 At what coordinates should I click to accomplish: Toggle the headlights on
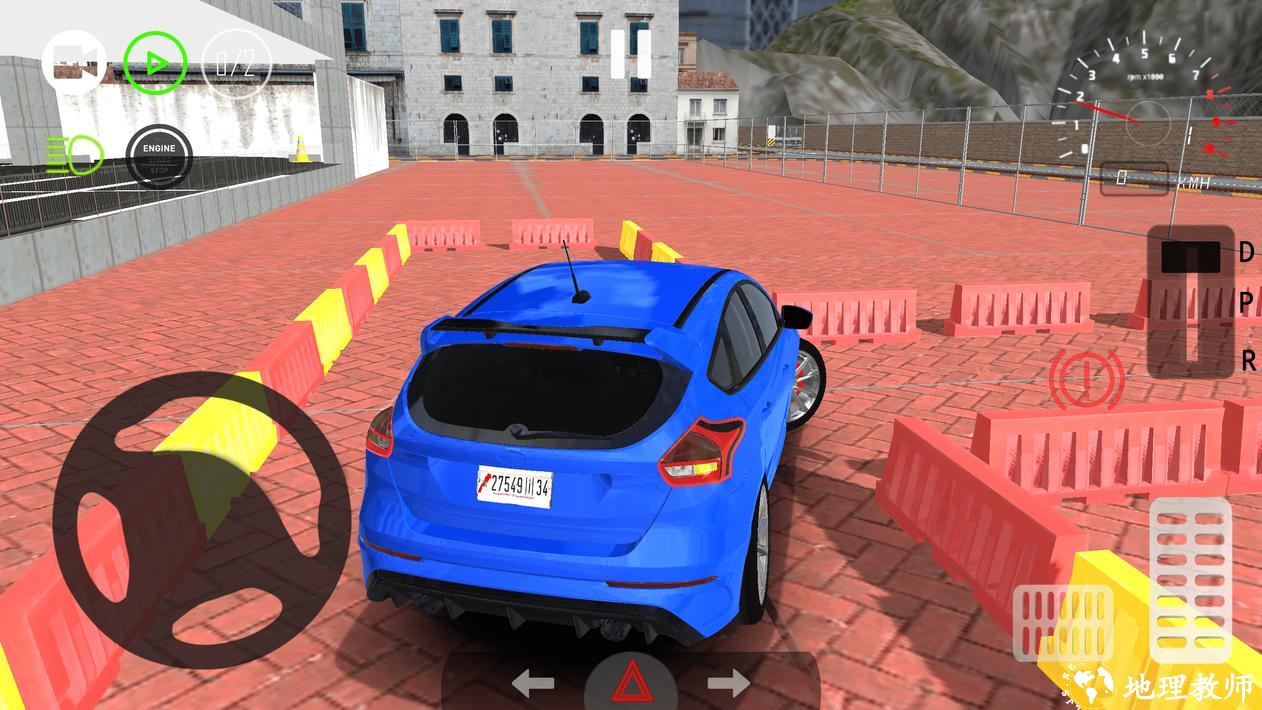pyautogui.click(x=74, y=152)
